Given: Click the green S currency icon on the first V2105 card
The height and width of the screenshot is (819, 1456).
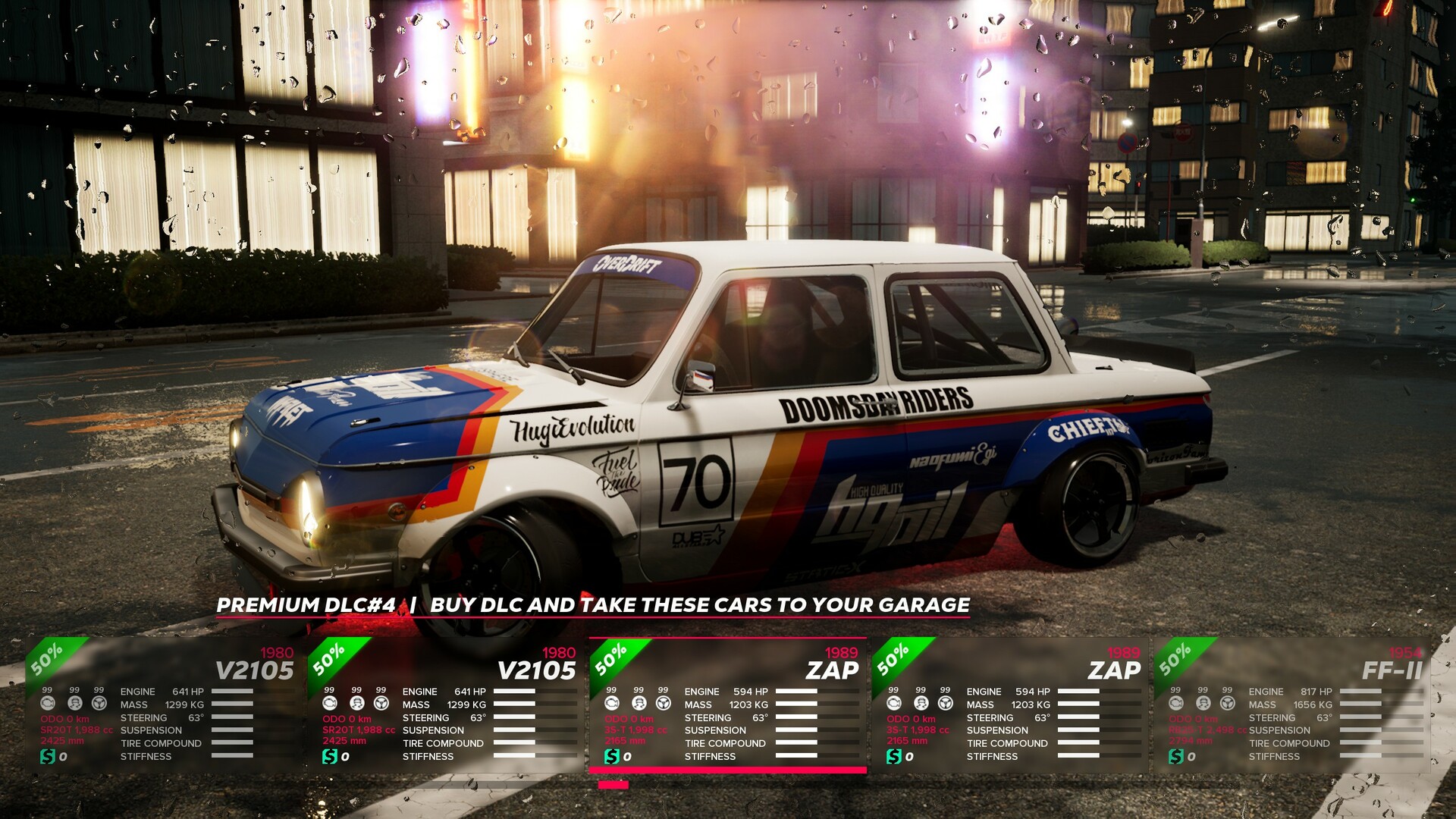Looking at the screenshot, I should (48, 756).
